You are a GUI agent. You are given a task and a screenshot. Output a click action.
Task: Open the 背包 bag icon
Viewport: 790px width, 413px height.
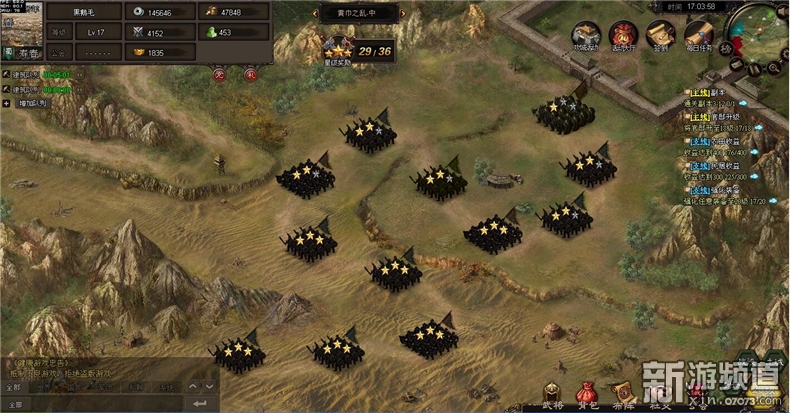pos(587,393)
